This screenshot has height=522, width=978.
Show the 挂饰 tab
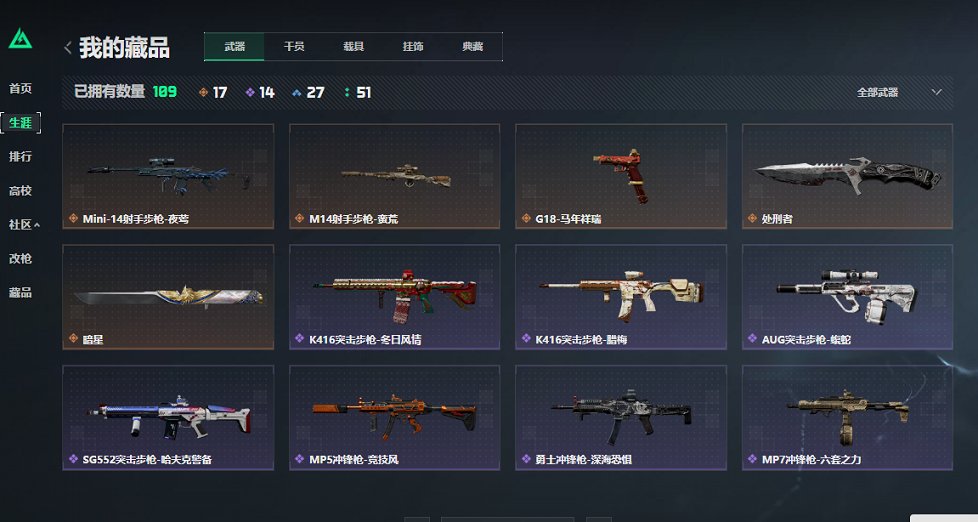[x=413, y=47]
